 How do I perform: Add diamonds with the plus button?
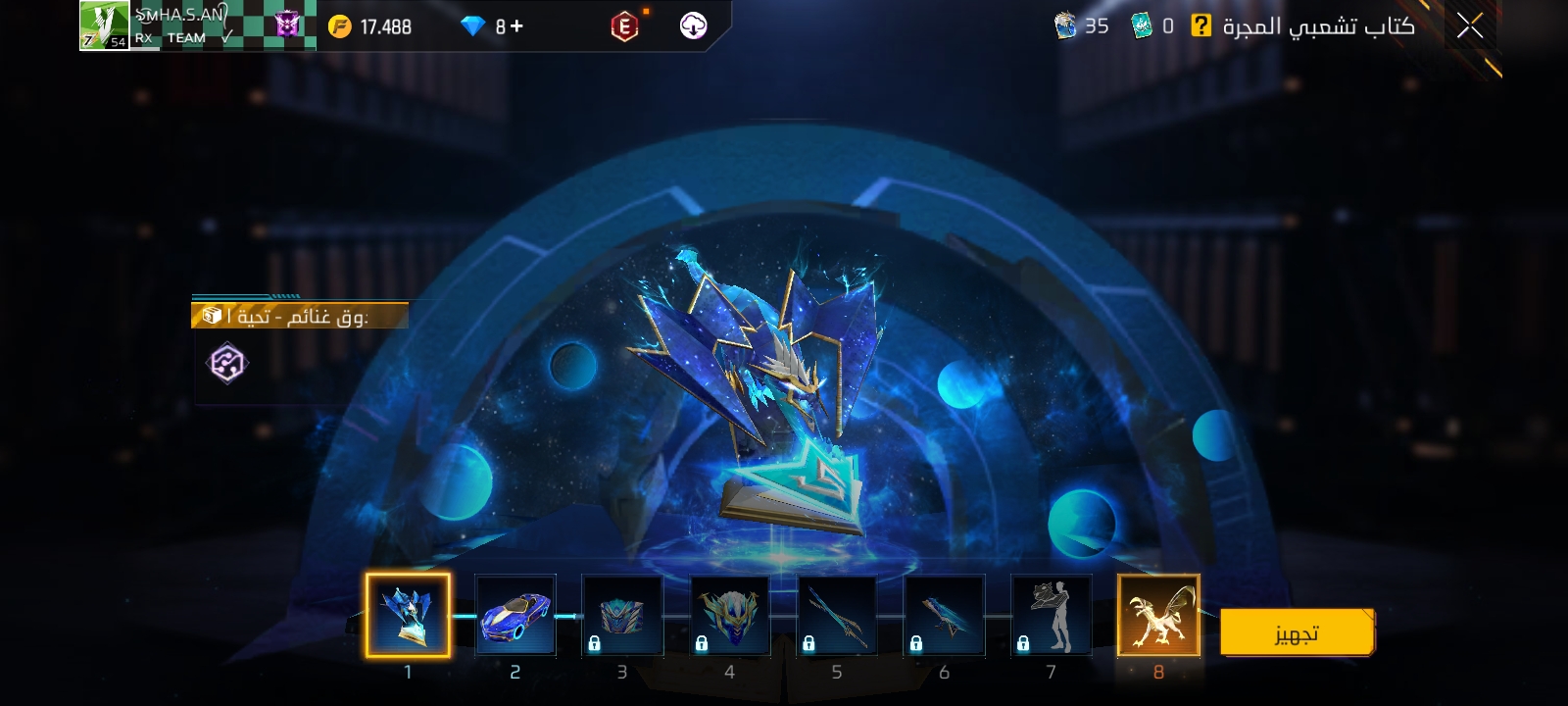(x=516, y=26)
